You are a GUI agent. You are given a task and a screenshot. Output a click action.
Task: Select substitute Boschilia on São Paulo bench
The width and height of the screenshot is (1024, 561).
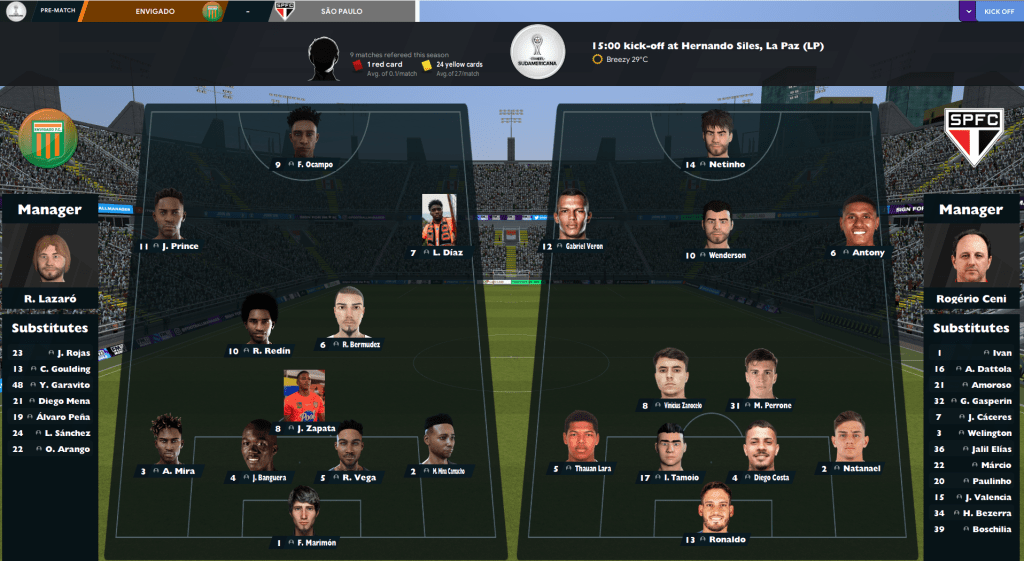coord(991,529)
